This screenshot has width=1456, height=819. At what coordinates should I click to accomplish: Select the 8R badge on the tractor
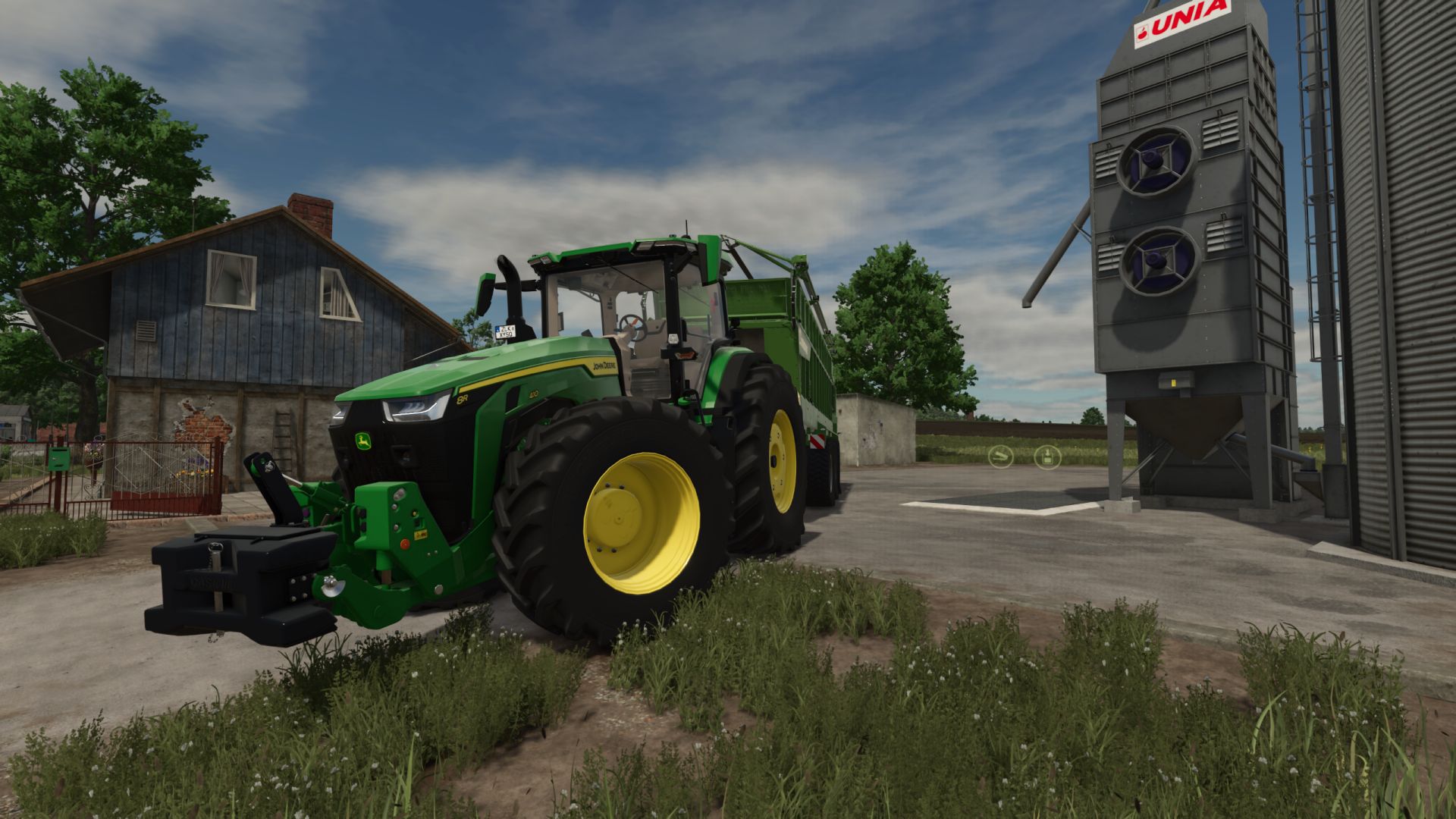[x=463, y=398]
